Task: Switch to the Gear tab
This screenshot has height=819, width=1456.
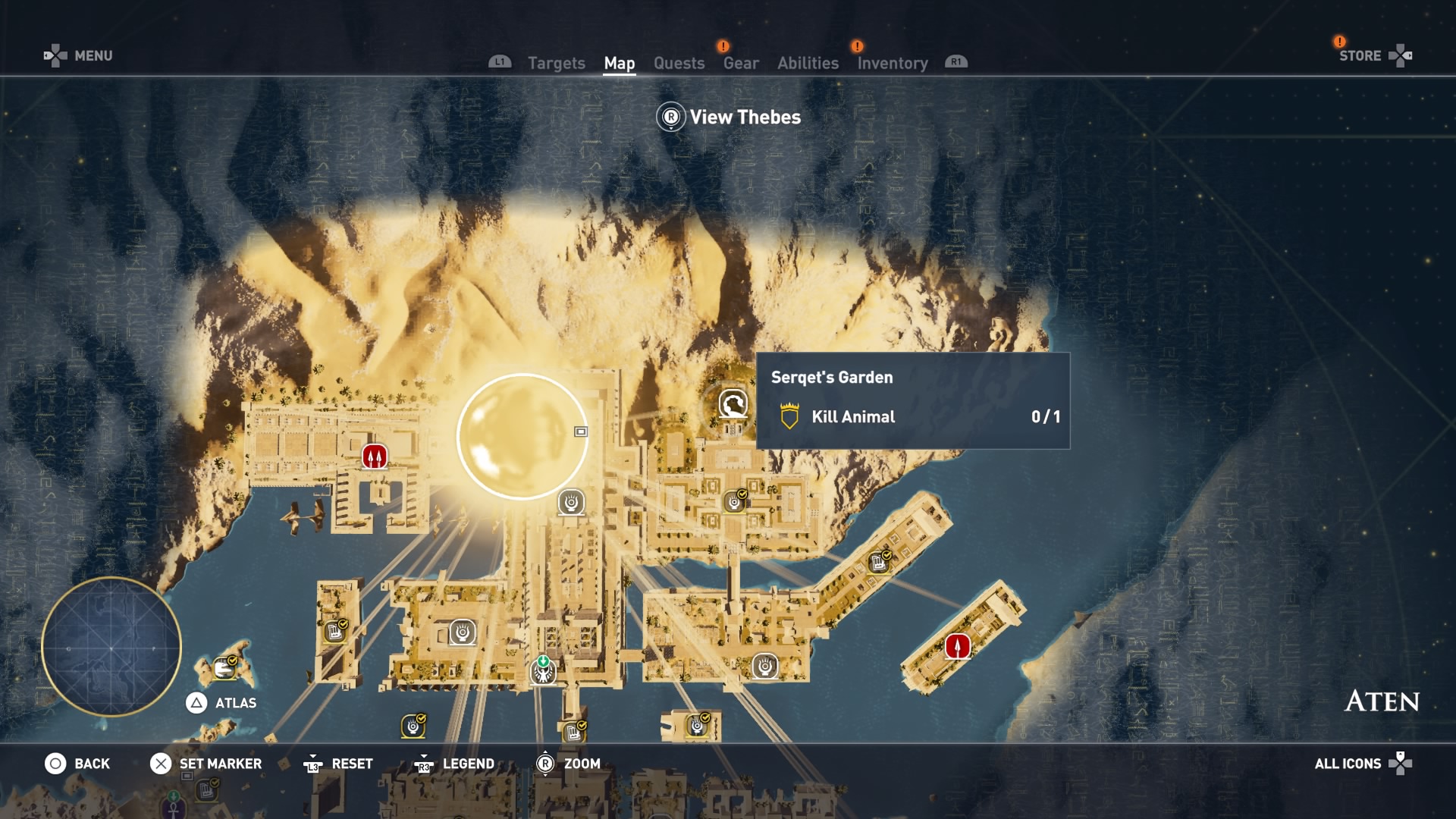Action: [x=740, y=64]
